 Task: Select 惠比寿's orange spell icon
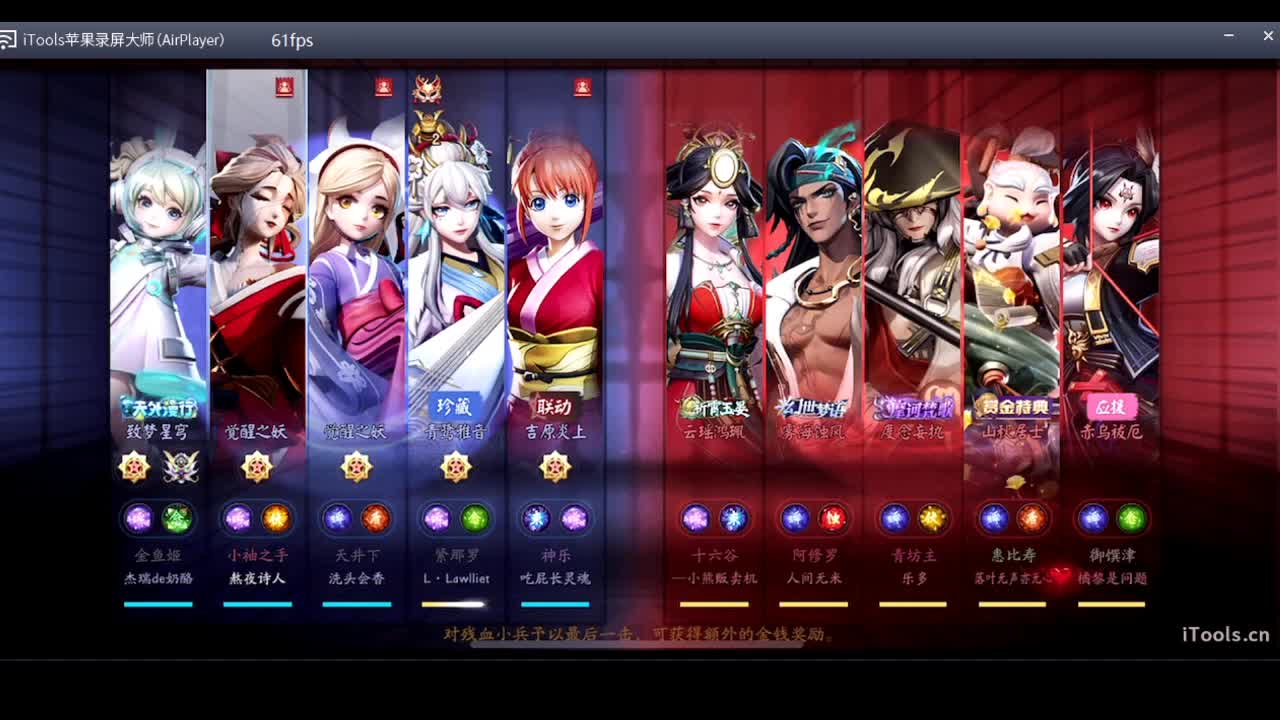point(1033,518)
